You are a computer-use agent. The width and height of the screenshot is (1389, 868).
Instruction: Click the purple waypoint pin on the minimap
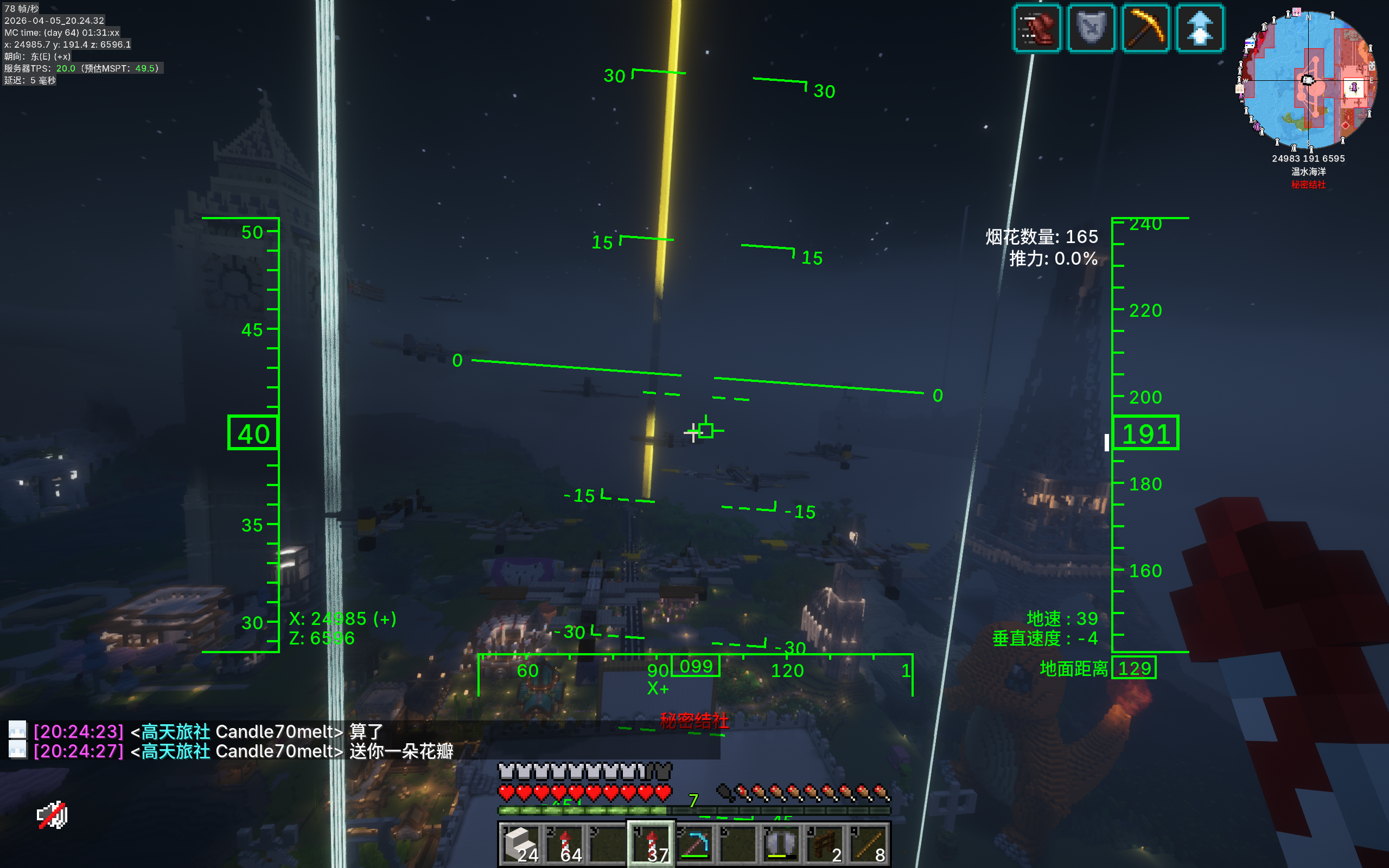(1354, 87)
